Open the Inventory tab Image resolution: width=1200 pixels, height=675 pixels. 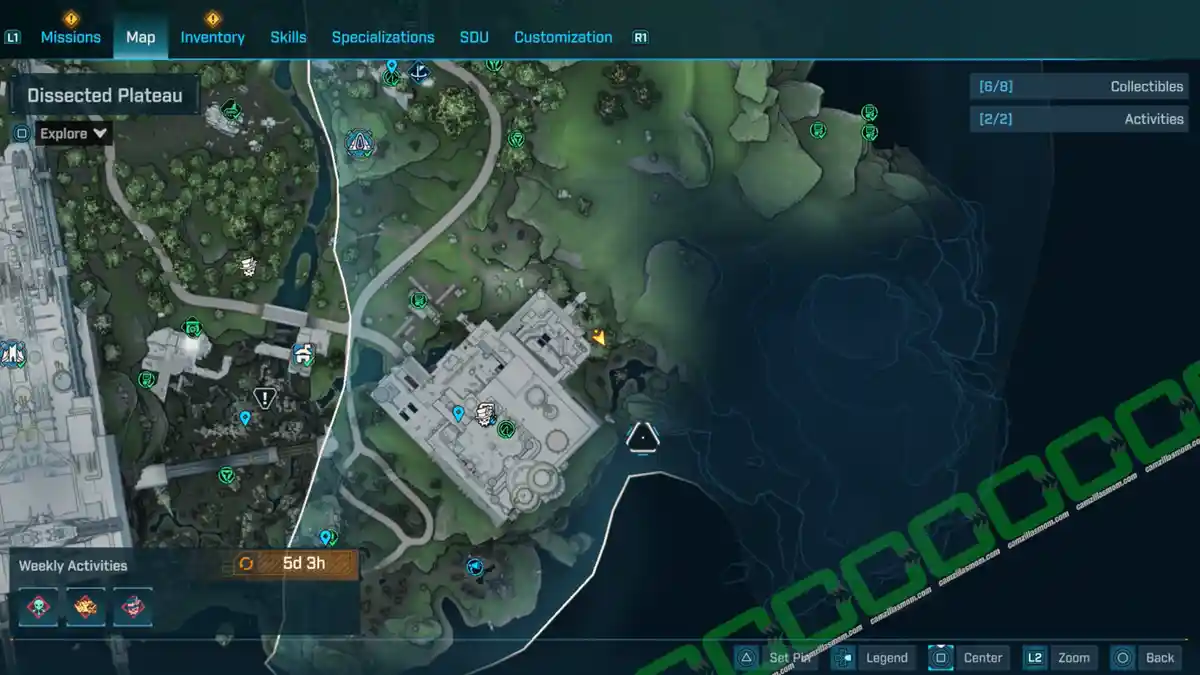(x=212, y=37)
